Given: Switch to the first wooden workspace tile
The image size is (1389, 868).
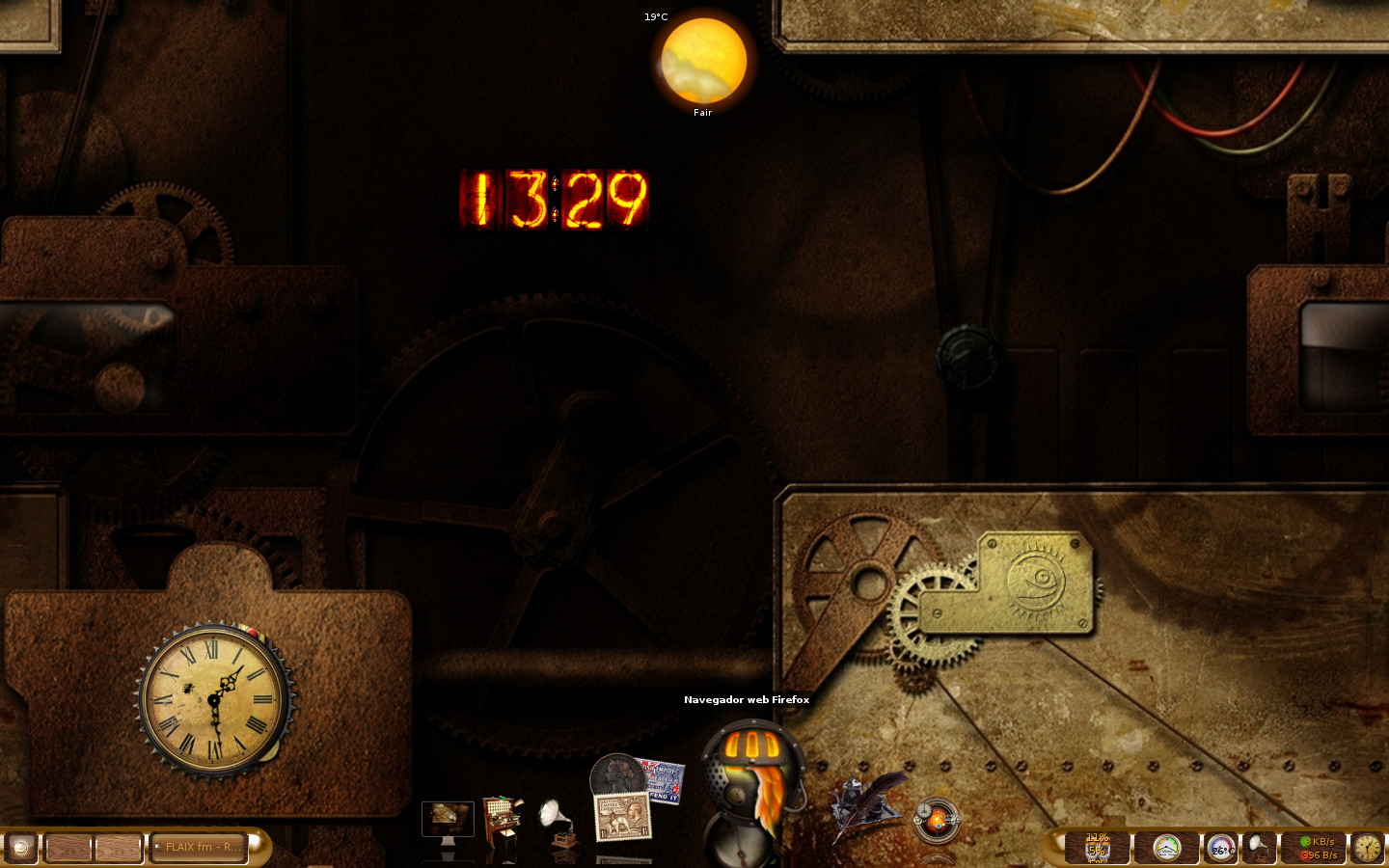Looking at the screenshot, I should [x=68, y=848].
